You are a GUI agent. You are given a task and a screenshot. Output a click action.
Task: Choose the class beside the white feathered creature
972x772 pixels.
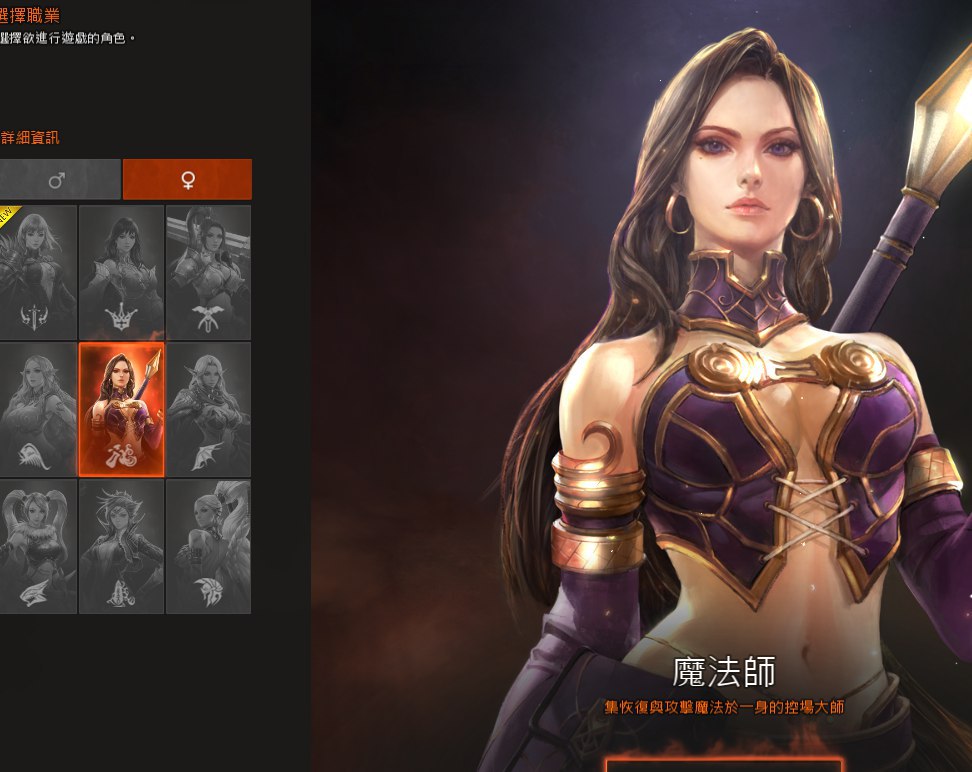pyautogui.click(x=208, y=546)
